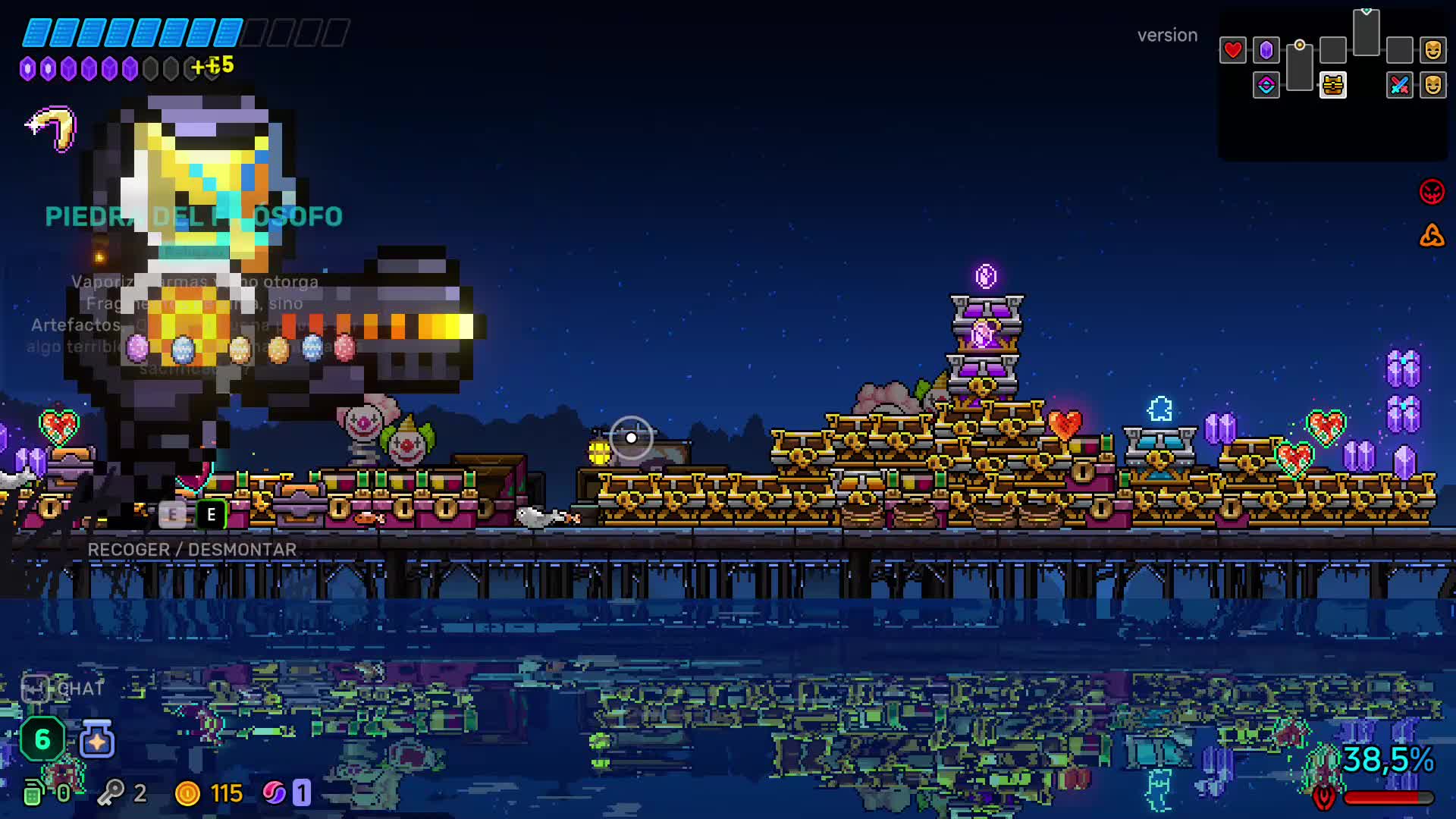Click the crossed swords icon in the item panel
The width and height of the screenshot is (1456, 819).
(x=1399, y=86)
